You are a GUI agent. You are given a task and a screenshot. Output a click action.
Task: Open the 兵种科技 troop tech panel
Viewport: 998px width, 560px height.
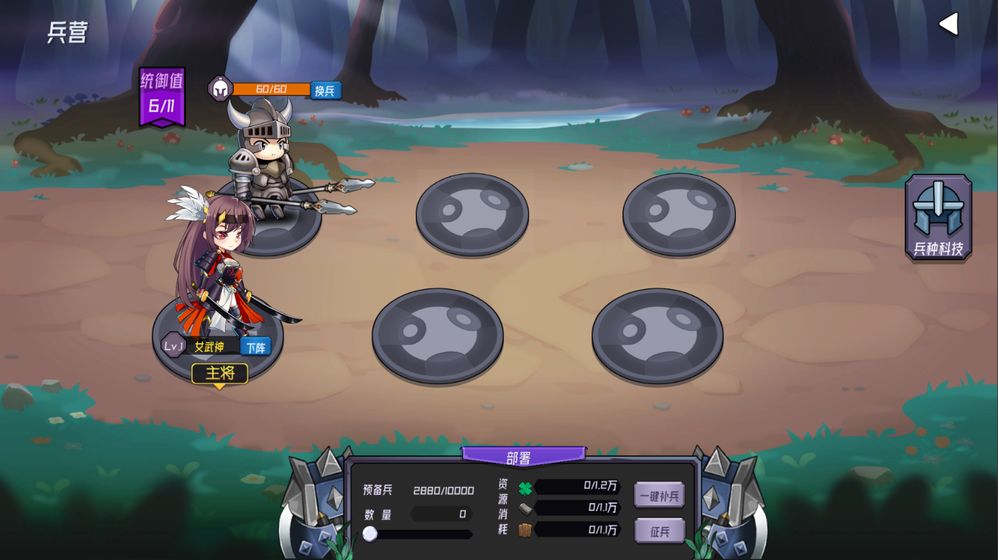(938, 219)
